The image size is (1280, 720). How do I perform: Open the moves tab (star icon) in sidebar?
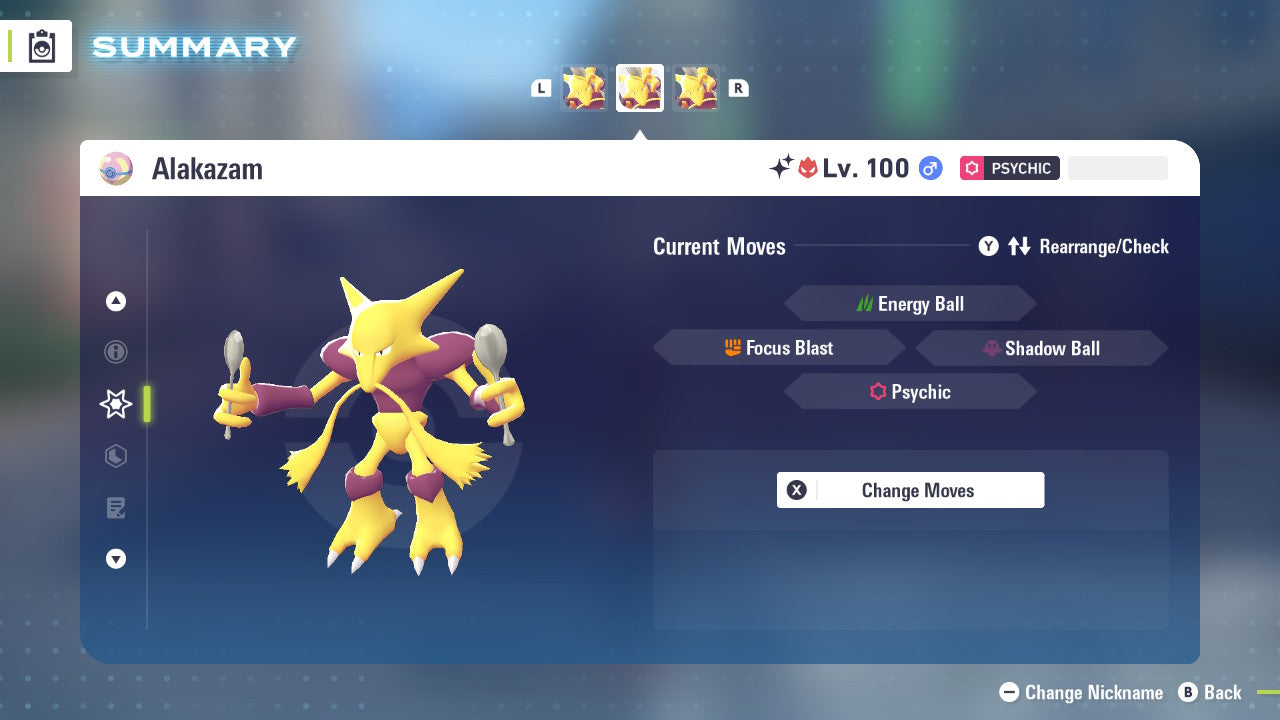point(115,404)
